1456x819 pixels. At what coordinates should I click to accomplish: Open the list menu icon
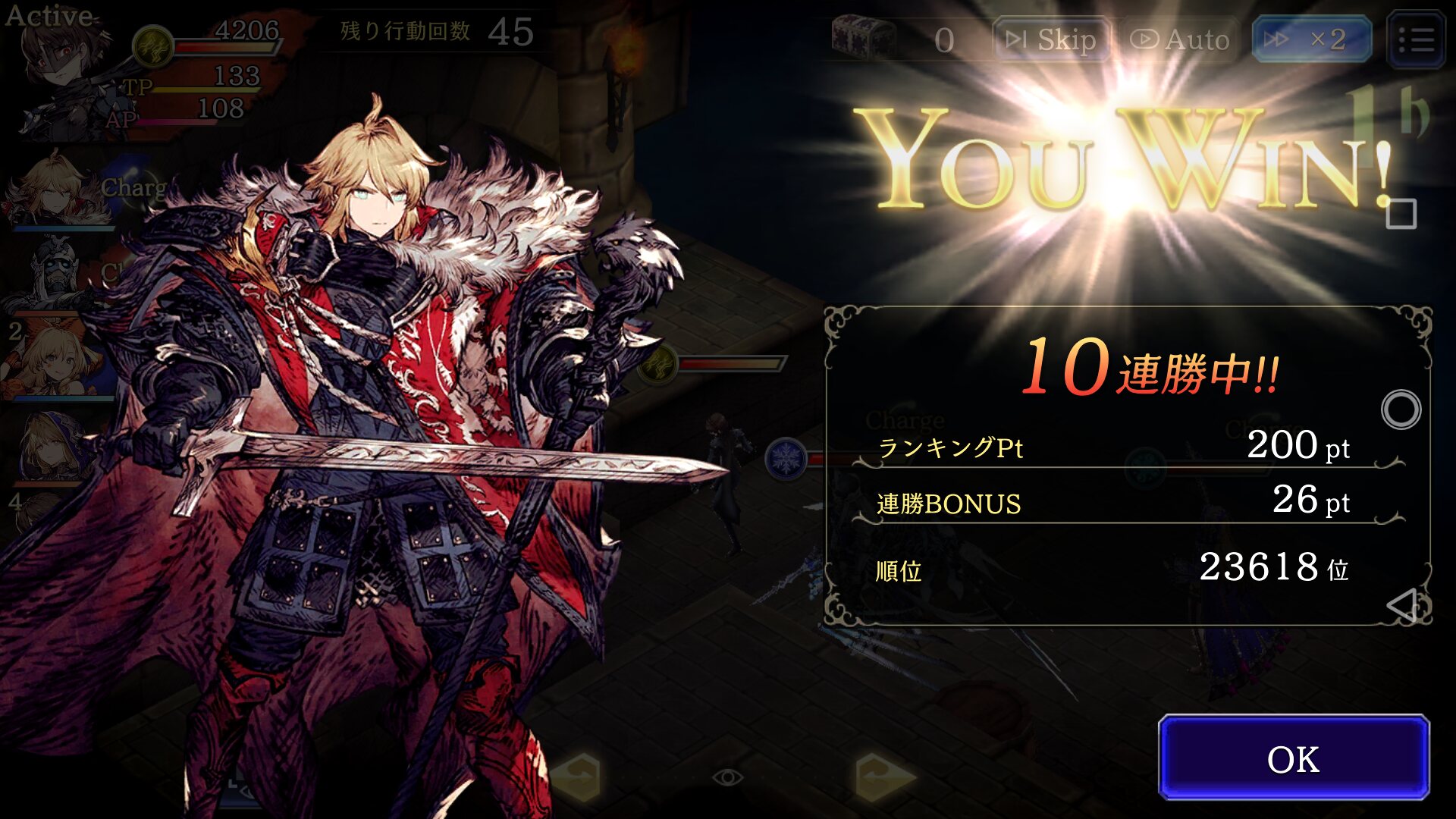pos(1415,39)
